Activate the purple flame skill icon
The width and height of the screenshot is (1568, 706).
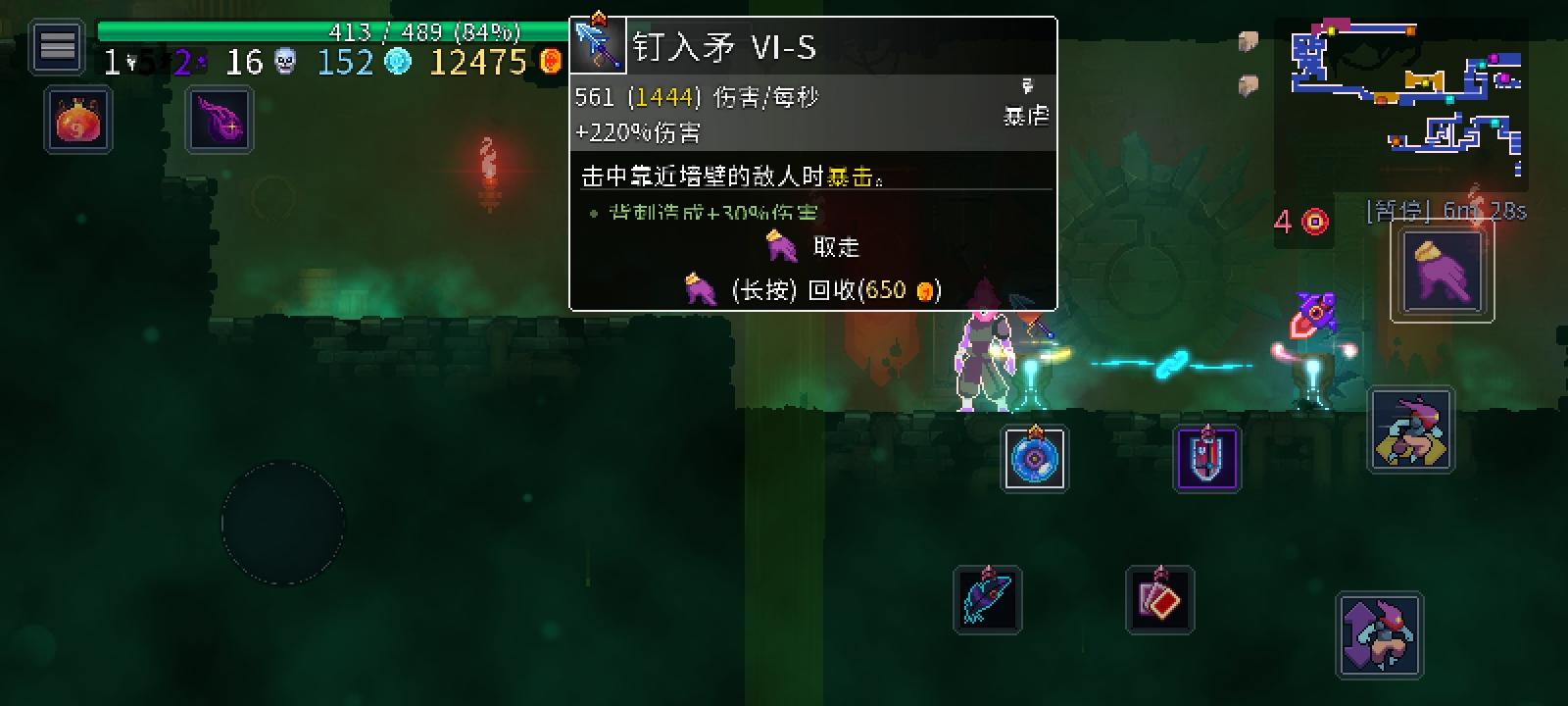[x=218, y=122]
